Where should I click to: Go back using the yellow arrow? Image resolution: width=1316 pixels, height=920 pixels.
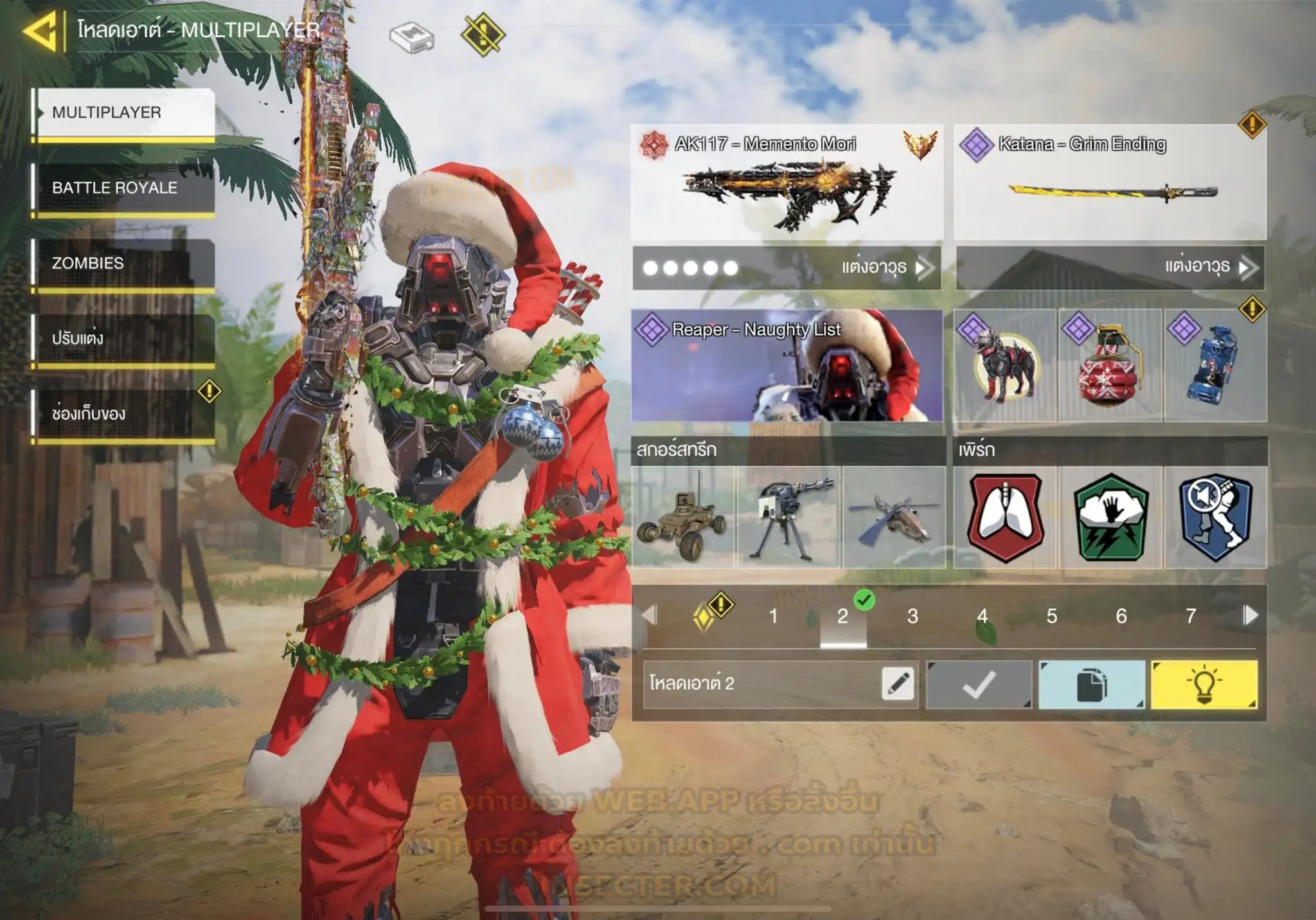[x=40, y=30]
